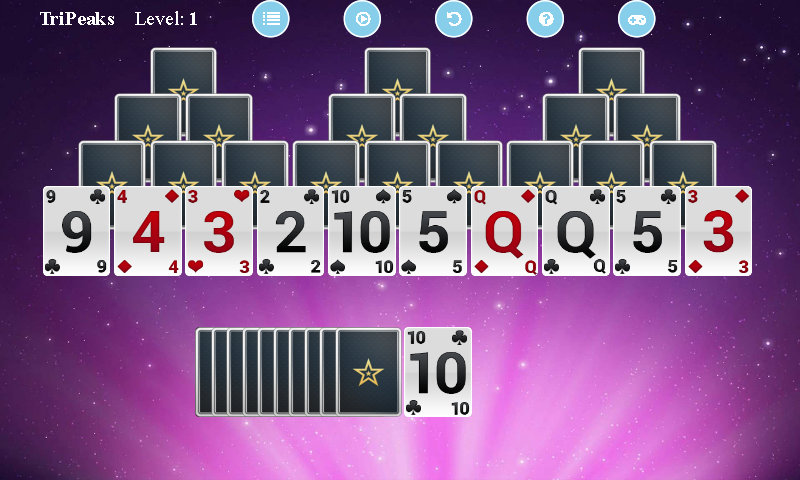Image resolution: width=800 pixels, height=480 pixels.
Task: Open the list menu button
Action: coord(270,19)
